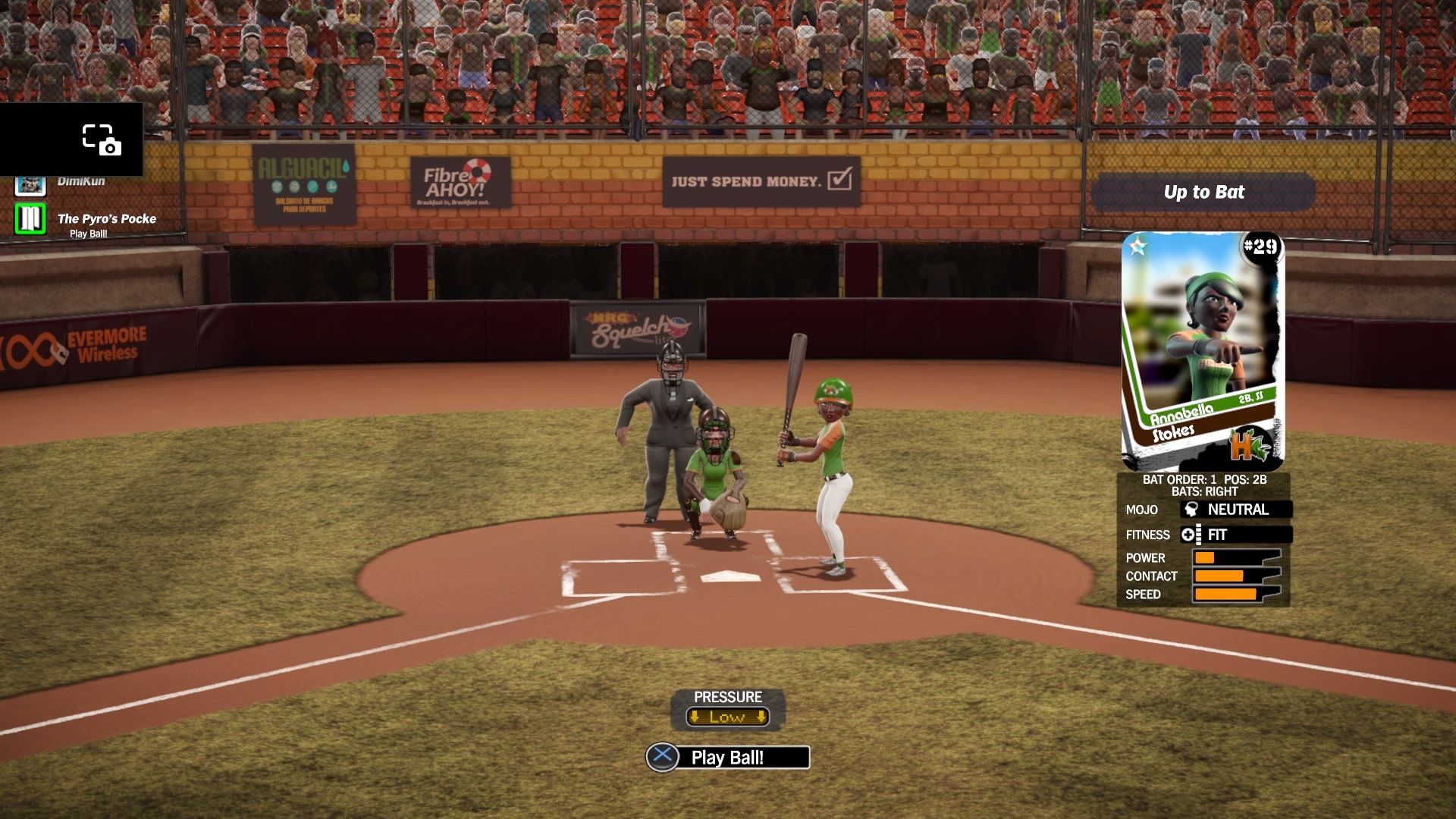Click the DimiKun player name
Viewport: 1456px width, 819px height.
pyautogui.click(x=81, y=180)
